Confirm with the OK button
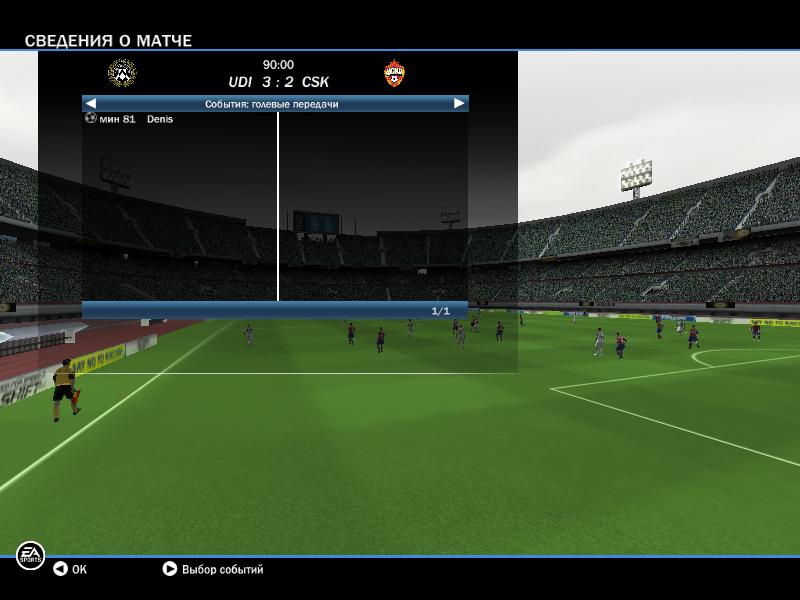 tap(70, 569)
